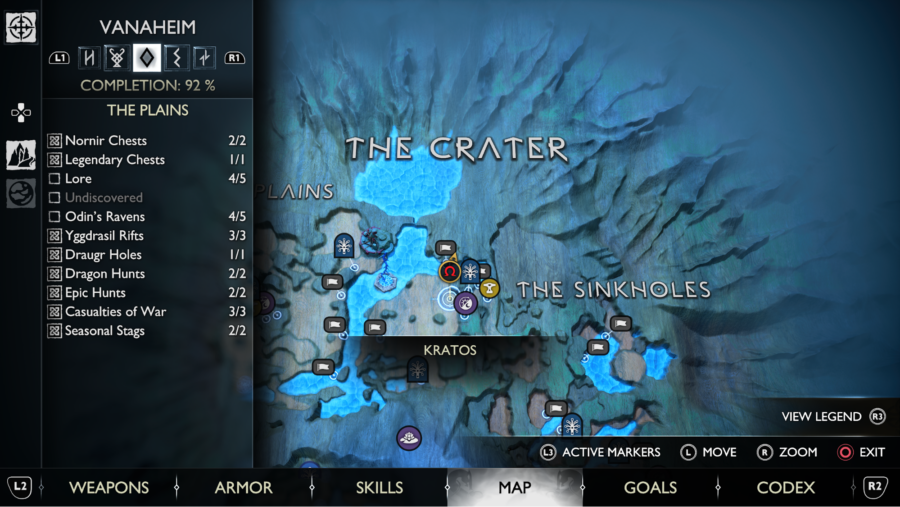Go to the Skills tab
This screenshot has height=507, width=900.
[379, 488]
